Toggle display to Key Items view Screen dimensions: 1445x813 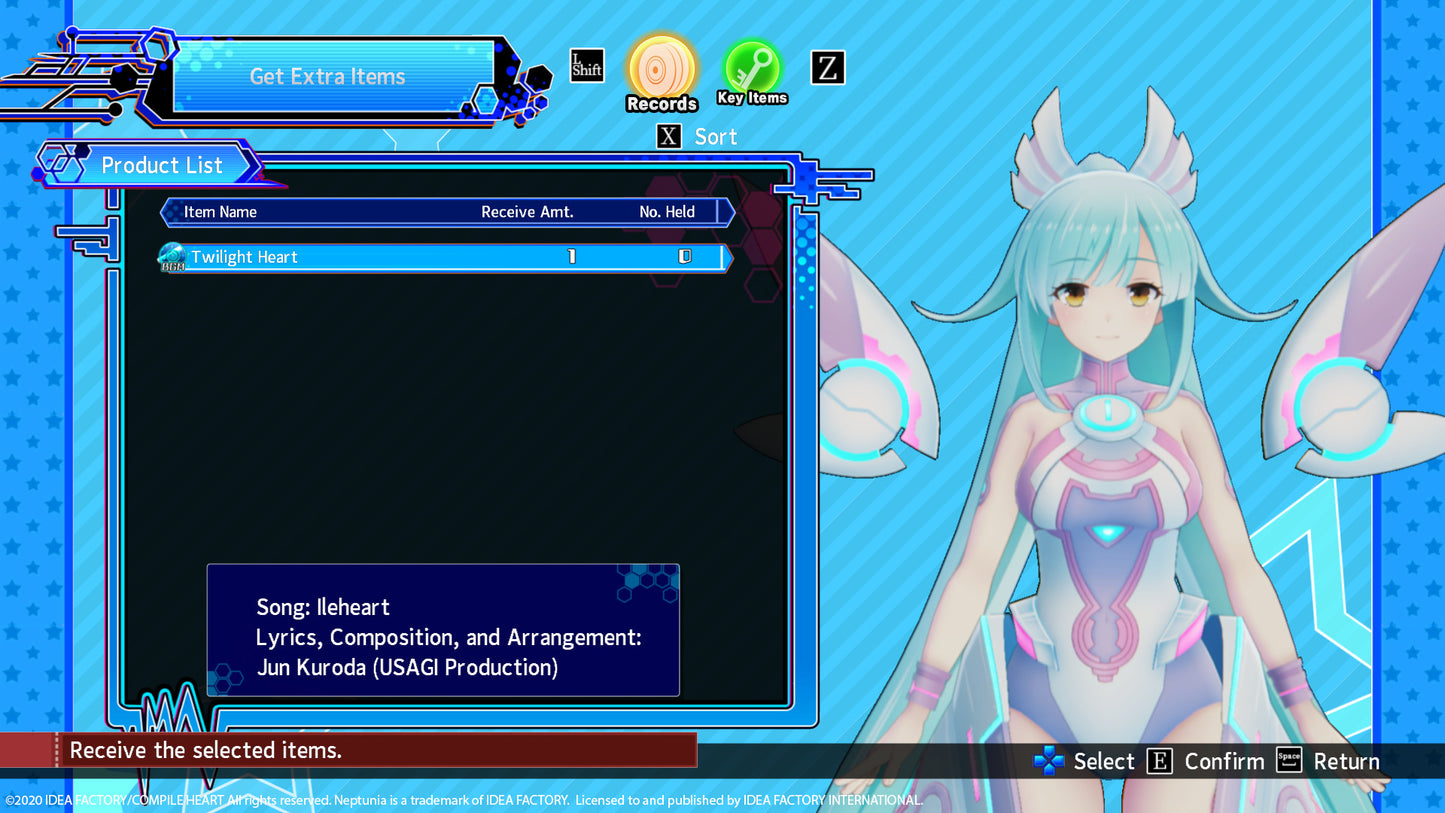[x=752, y=68]
